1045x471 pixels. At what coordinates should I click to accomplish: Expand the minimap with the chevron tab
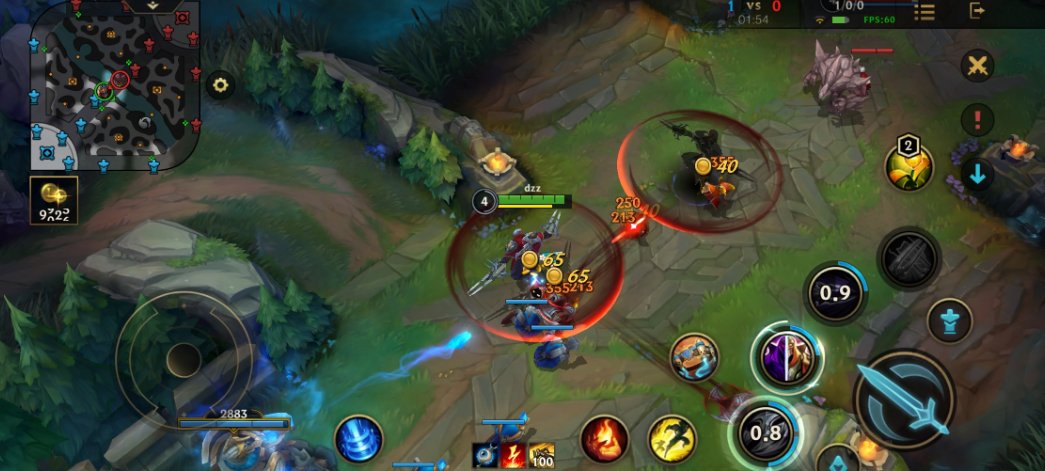point(152,6)
